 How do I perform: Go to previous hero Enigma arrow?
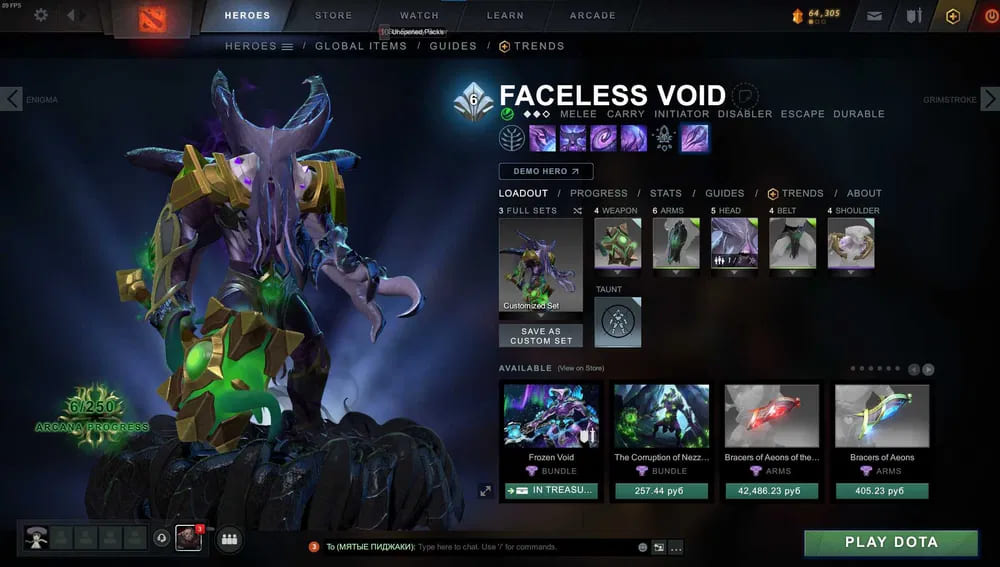[11, 99]
